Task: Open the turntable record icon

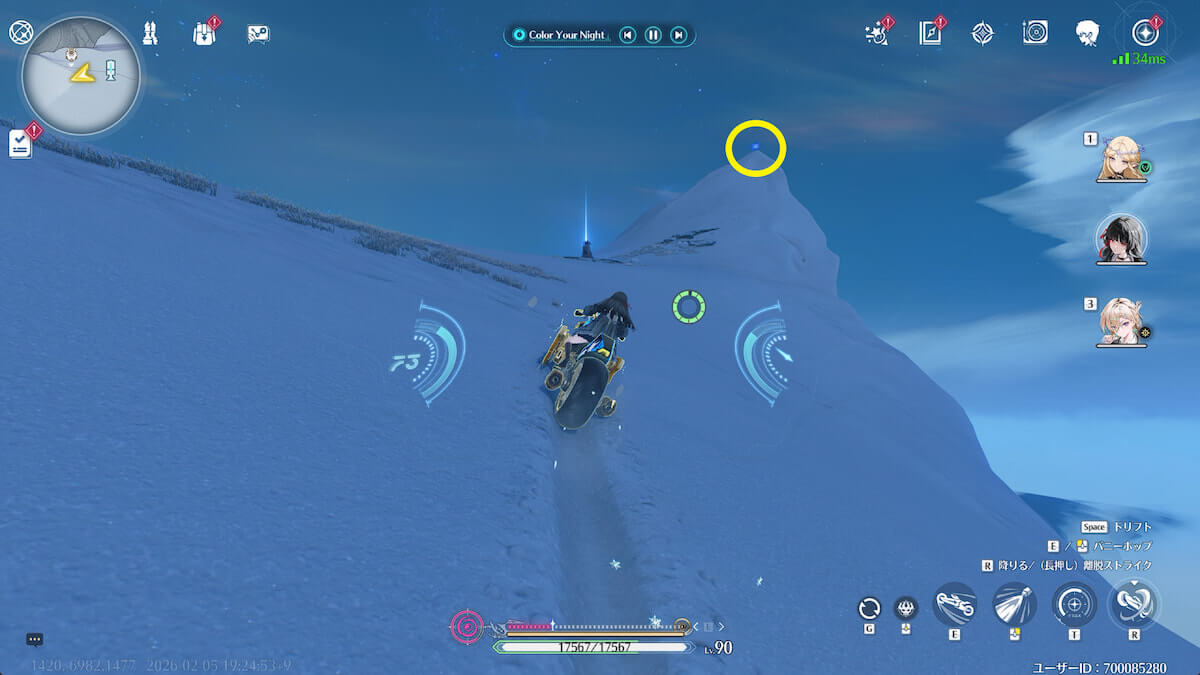Action: click(1035, 33)
